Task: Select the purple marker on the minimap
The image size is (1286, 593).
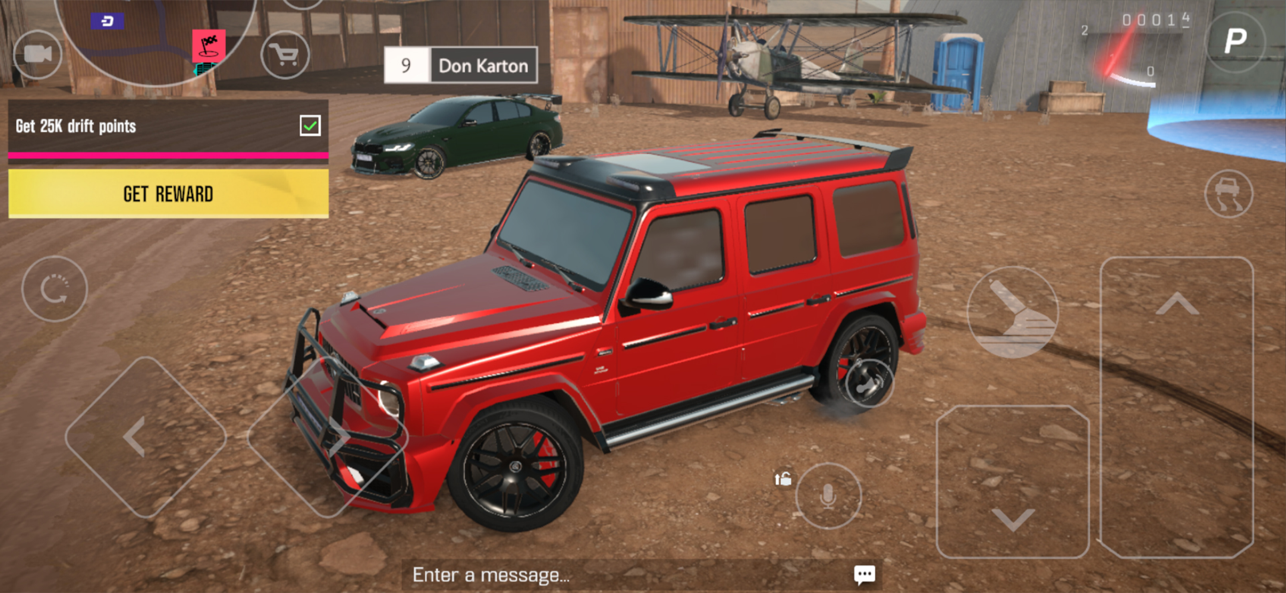Action: (x=107, y=21)
